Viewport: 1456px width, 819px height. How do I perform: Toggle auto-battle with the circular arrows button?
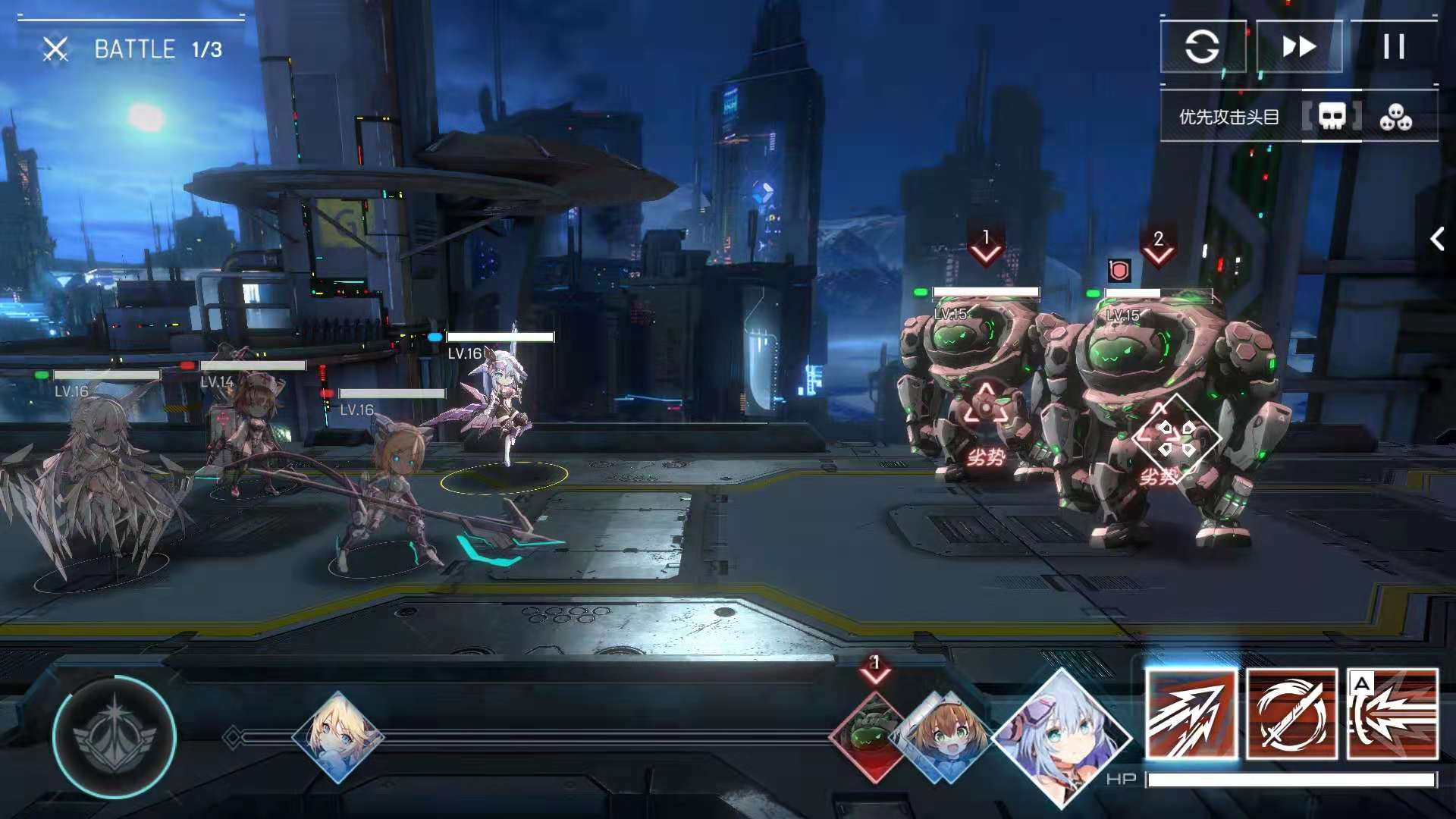1202,47
